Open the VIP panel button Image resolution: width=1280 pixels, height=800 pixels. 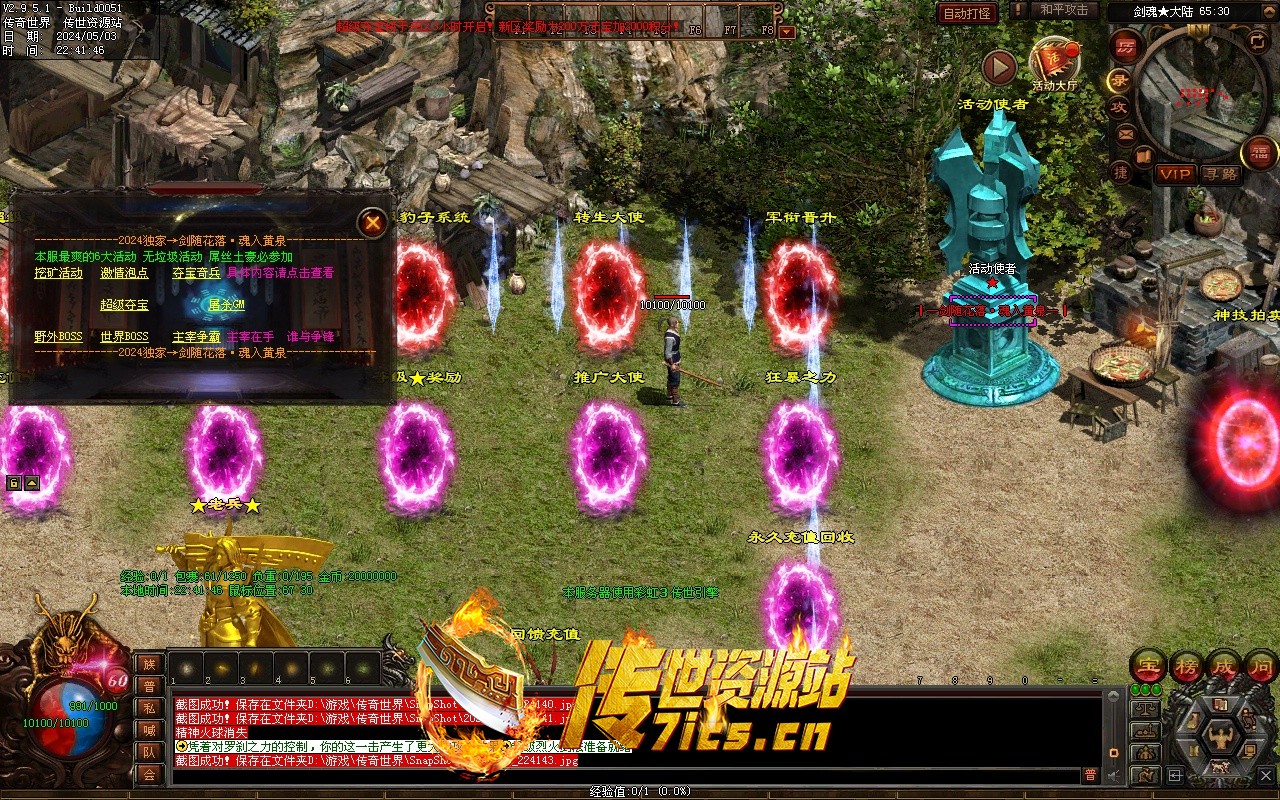[1175, 174]
